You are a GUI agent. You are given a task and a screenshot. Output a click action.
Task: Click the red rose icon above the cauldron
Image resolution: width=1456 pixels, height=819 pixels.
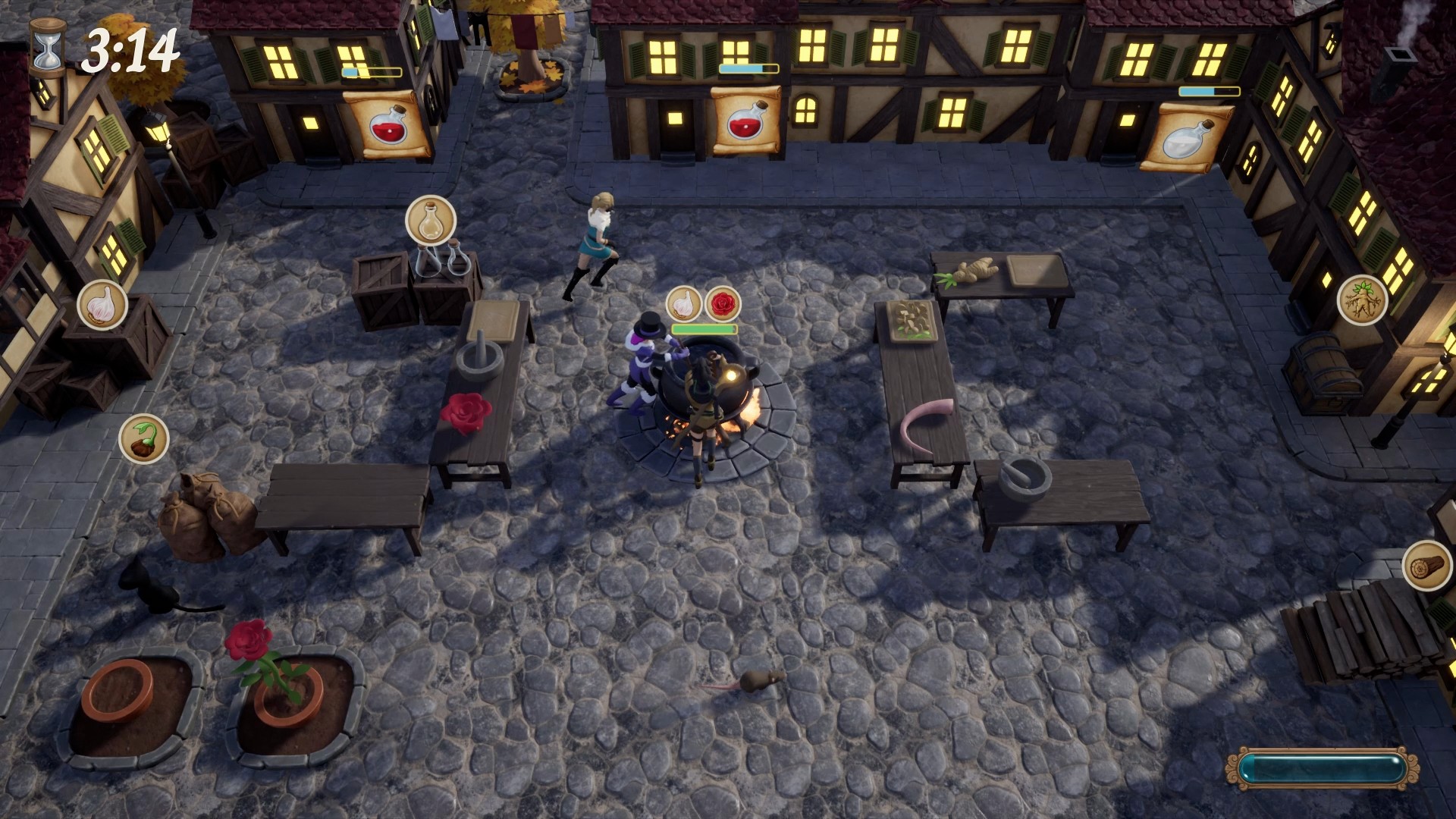723,305
